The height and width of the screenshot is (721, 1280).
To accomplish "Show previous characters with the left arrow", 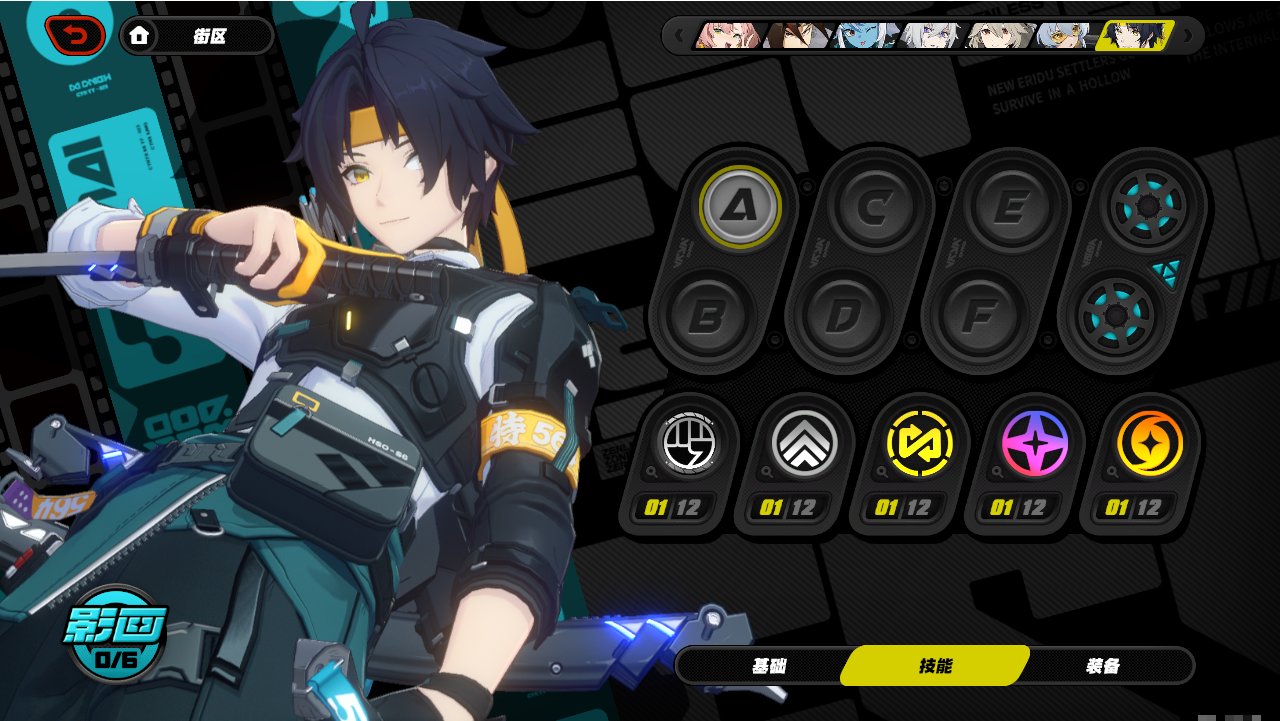I will [678, 36].
